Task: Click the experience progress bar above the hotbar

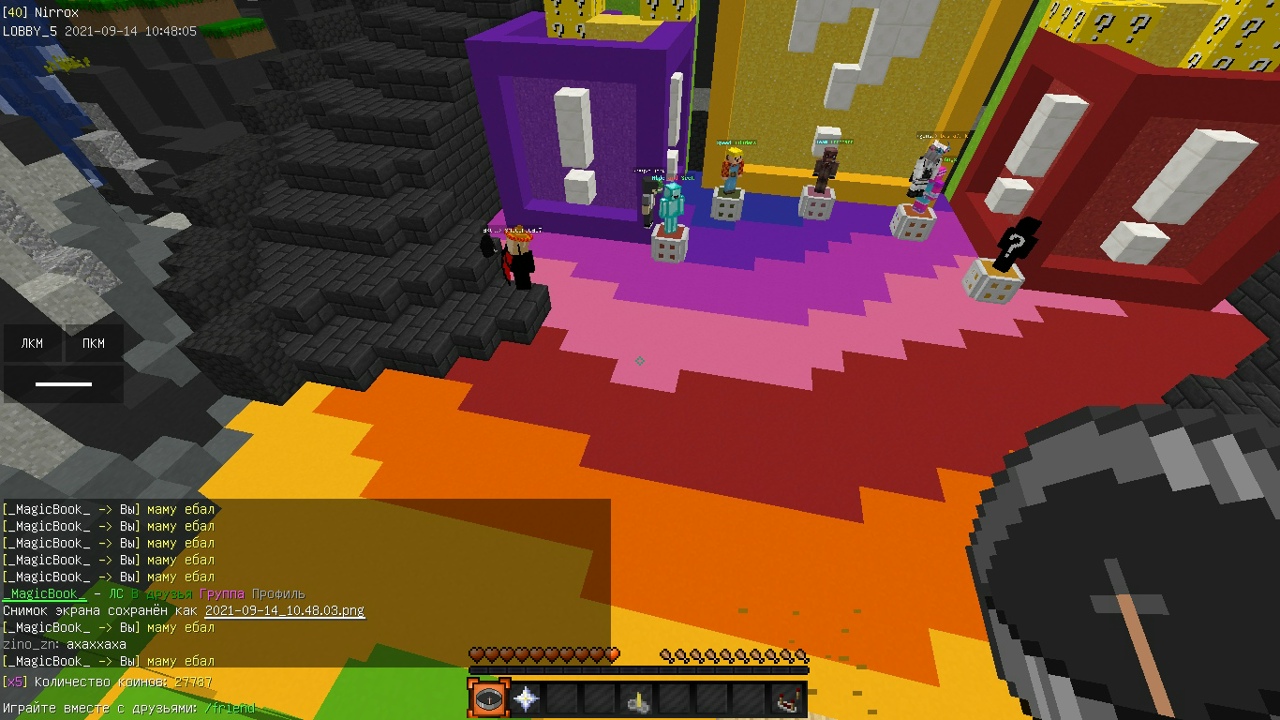Action: coord(638,668)
